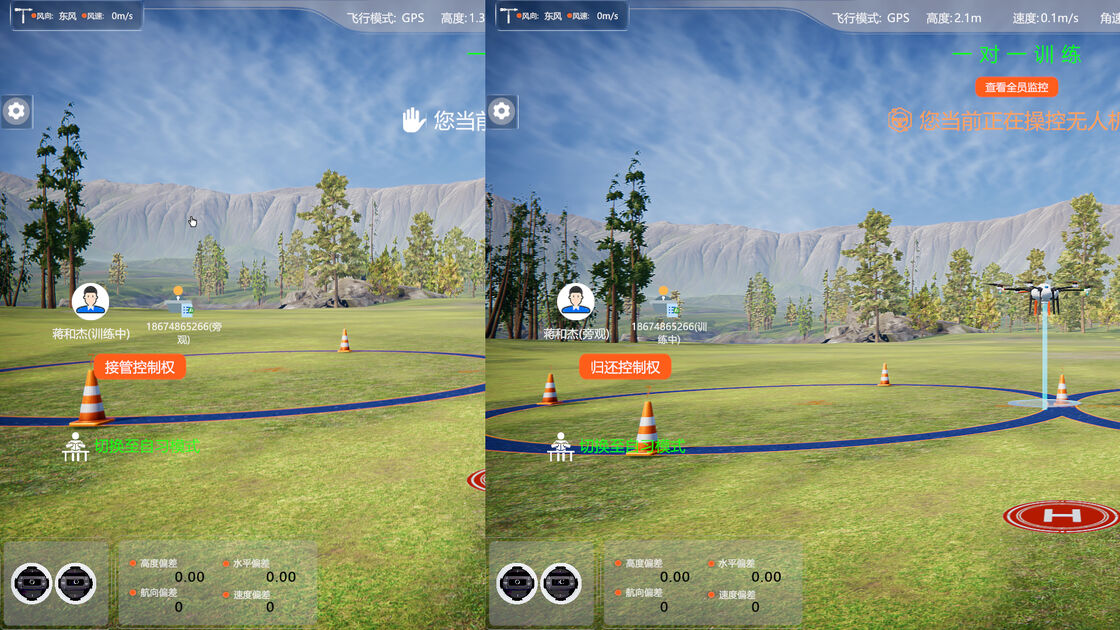Click the 归还控制权 button
The height and width of the screenshot is (630, 1120).
(x=625, y=367)
